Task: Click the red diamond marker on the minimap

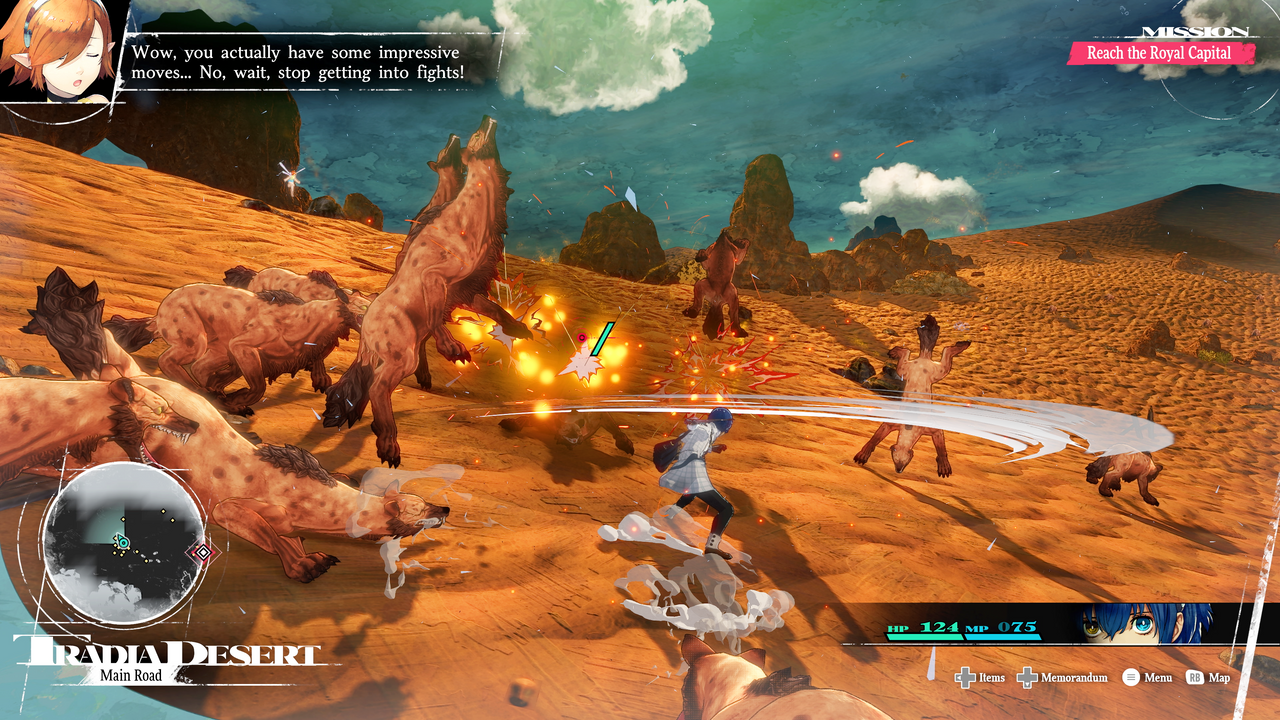Action: coord(203,552)
